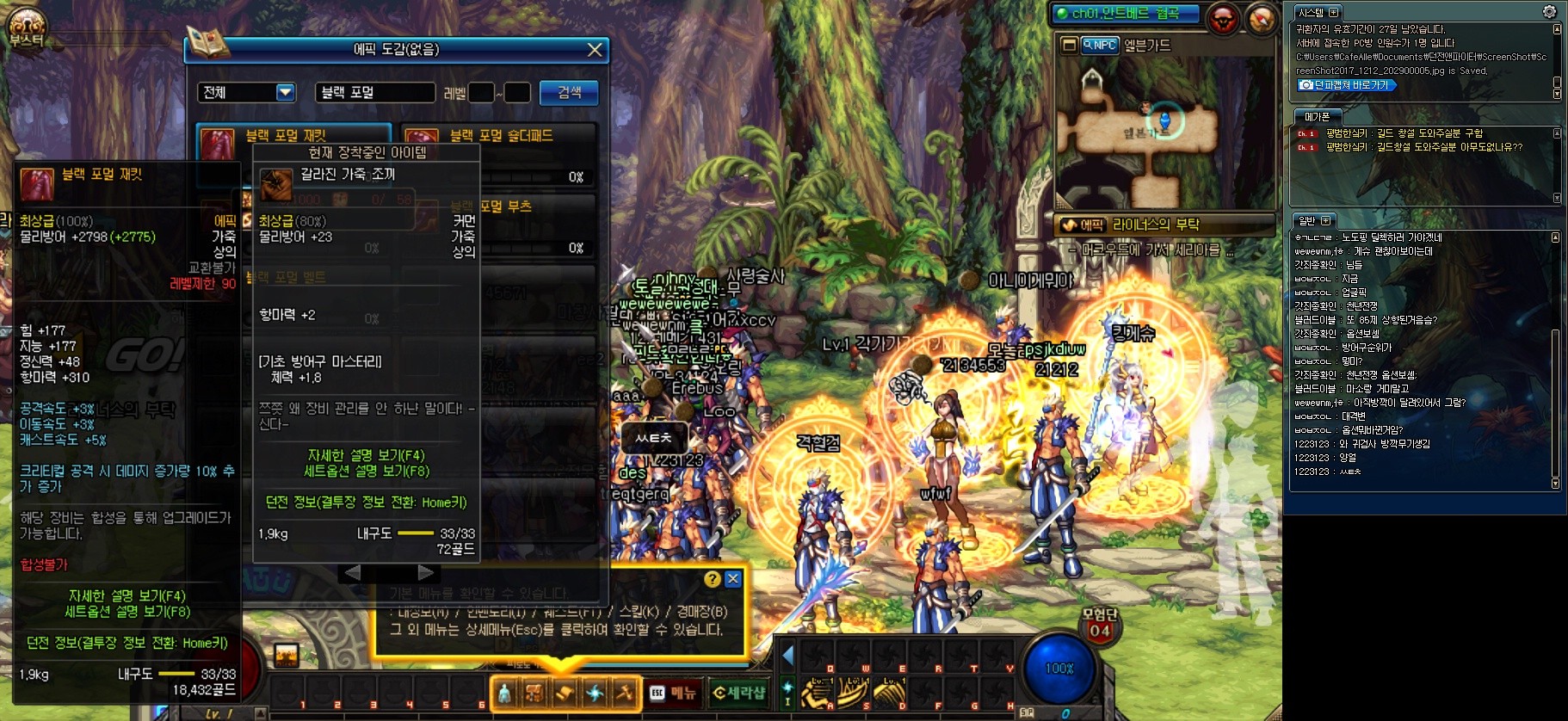Open the quest scroll icon

(x=565, y=693)
